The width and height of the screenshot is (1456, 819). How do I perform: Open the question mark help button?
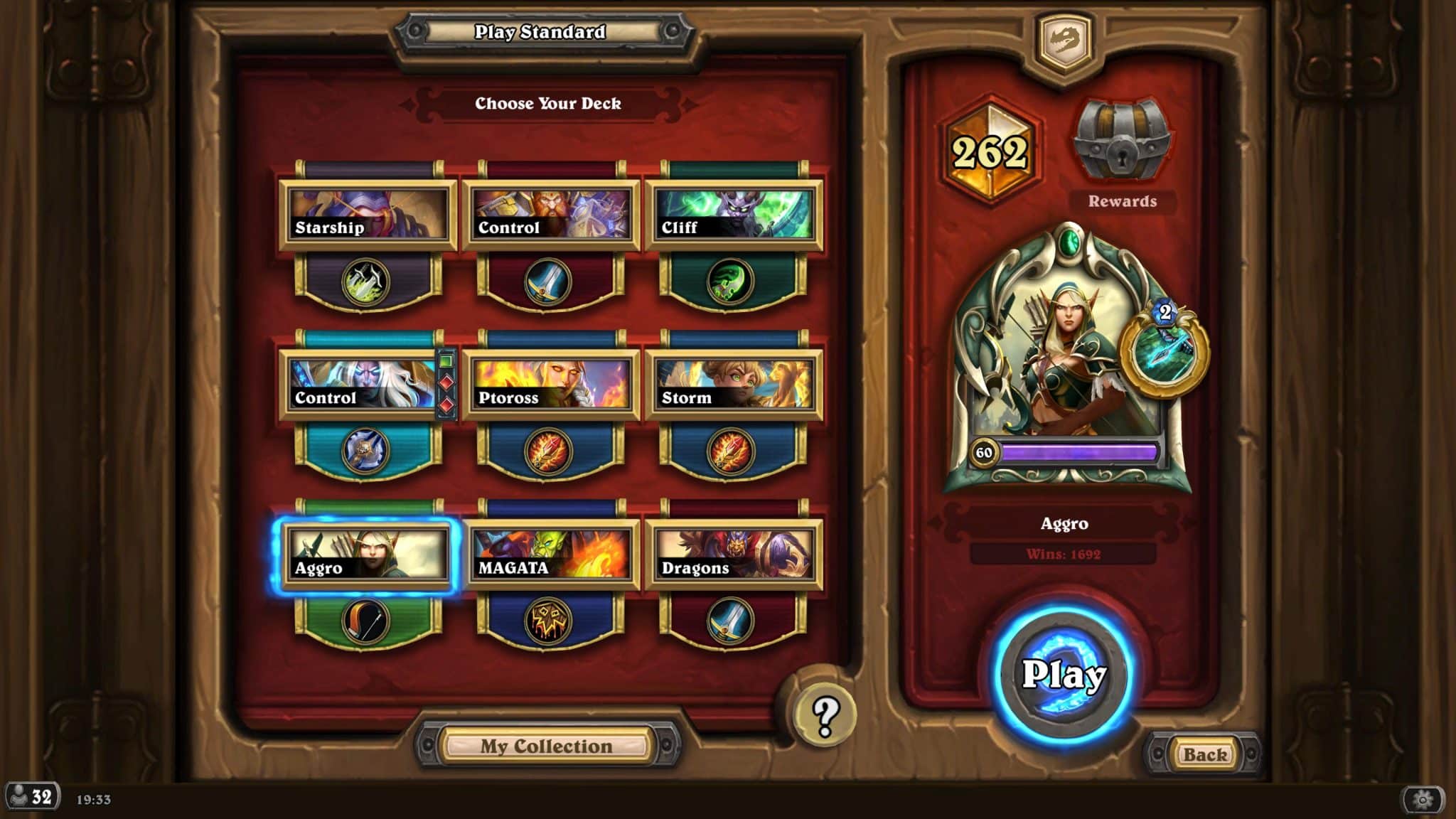pos(825,714)
